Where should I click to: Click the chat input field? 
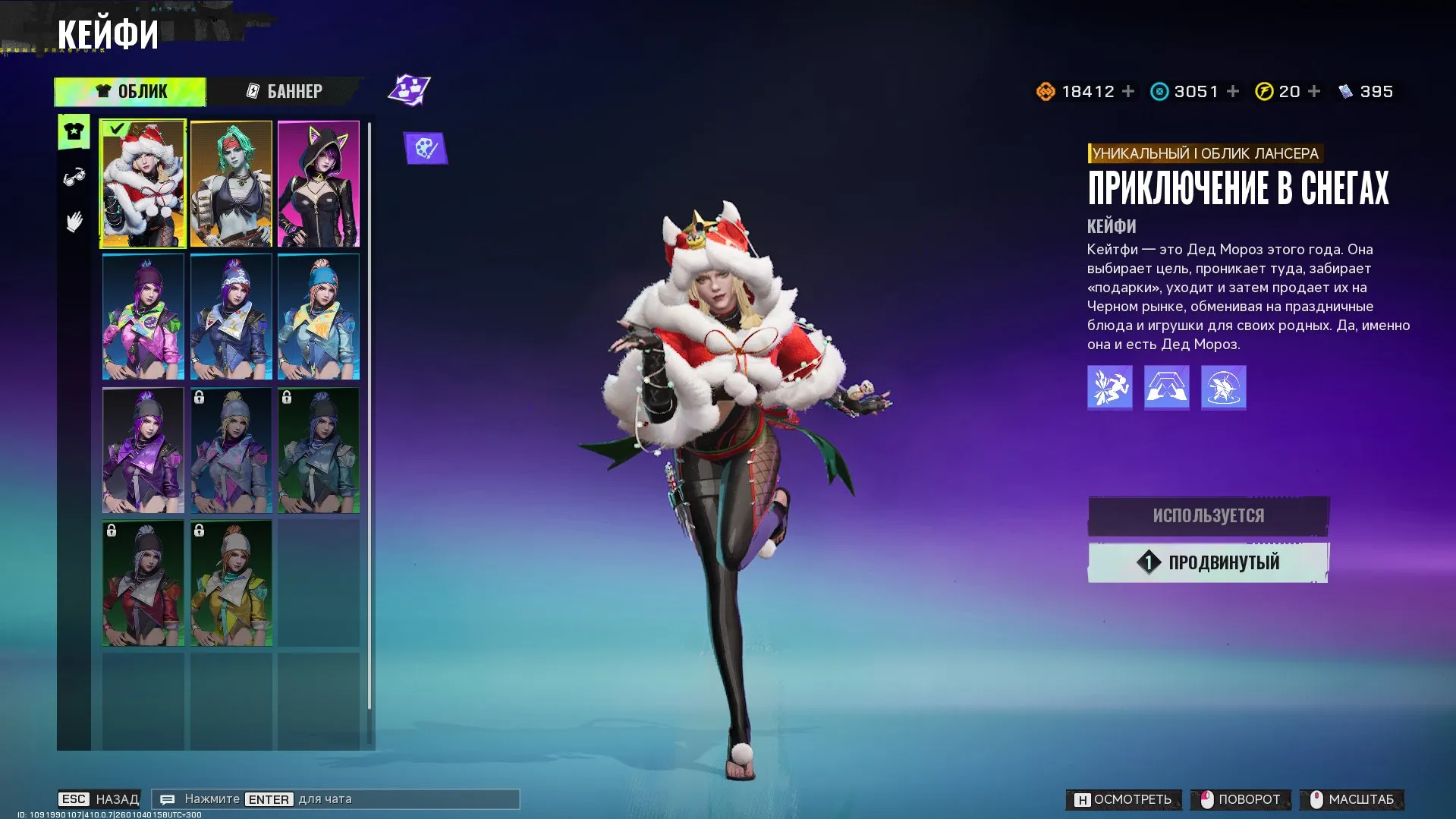click(335, 799)
